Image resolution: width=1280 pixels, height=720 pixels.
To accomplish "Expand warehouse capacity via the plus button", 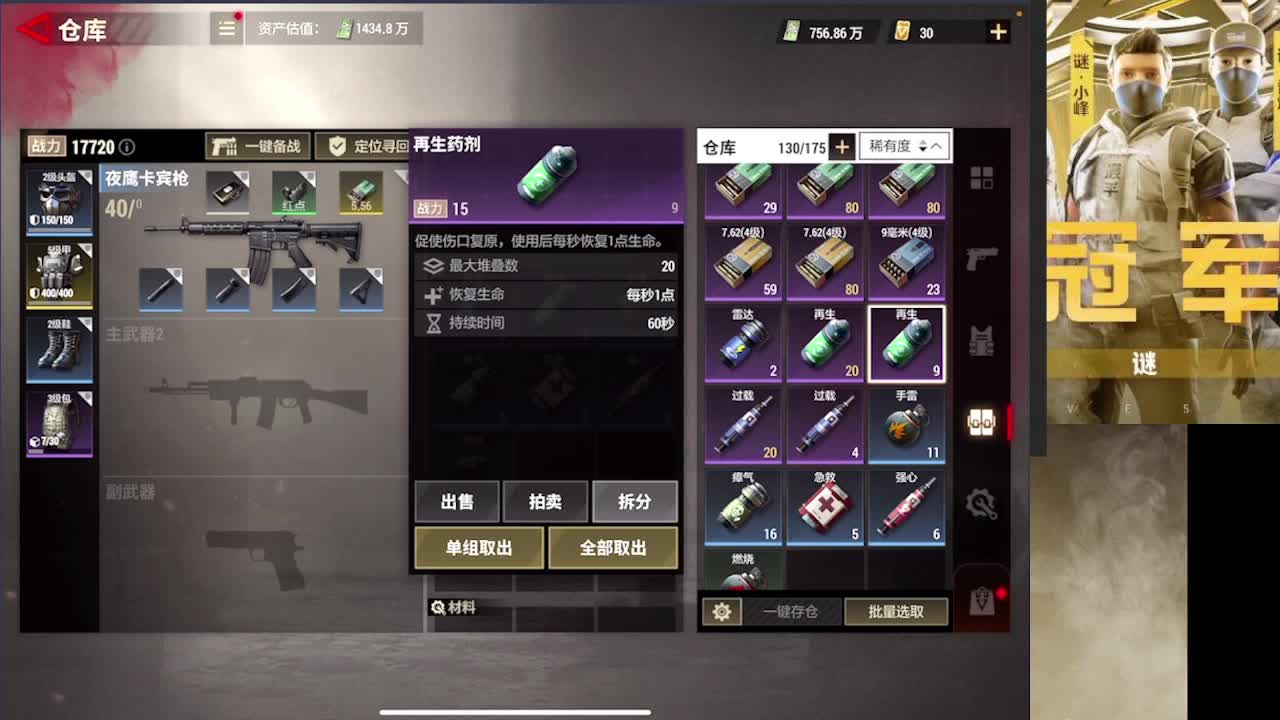I will [843, 146].
